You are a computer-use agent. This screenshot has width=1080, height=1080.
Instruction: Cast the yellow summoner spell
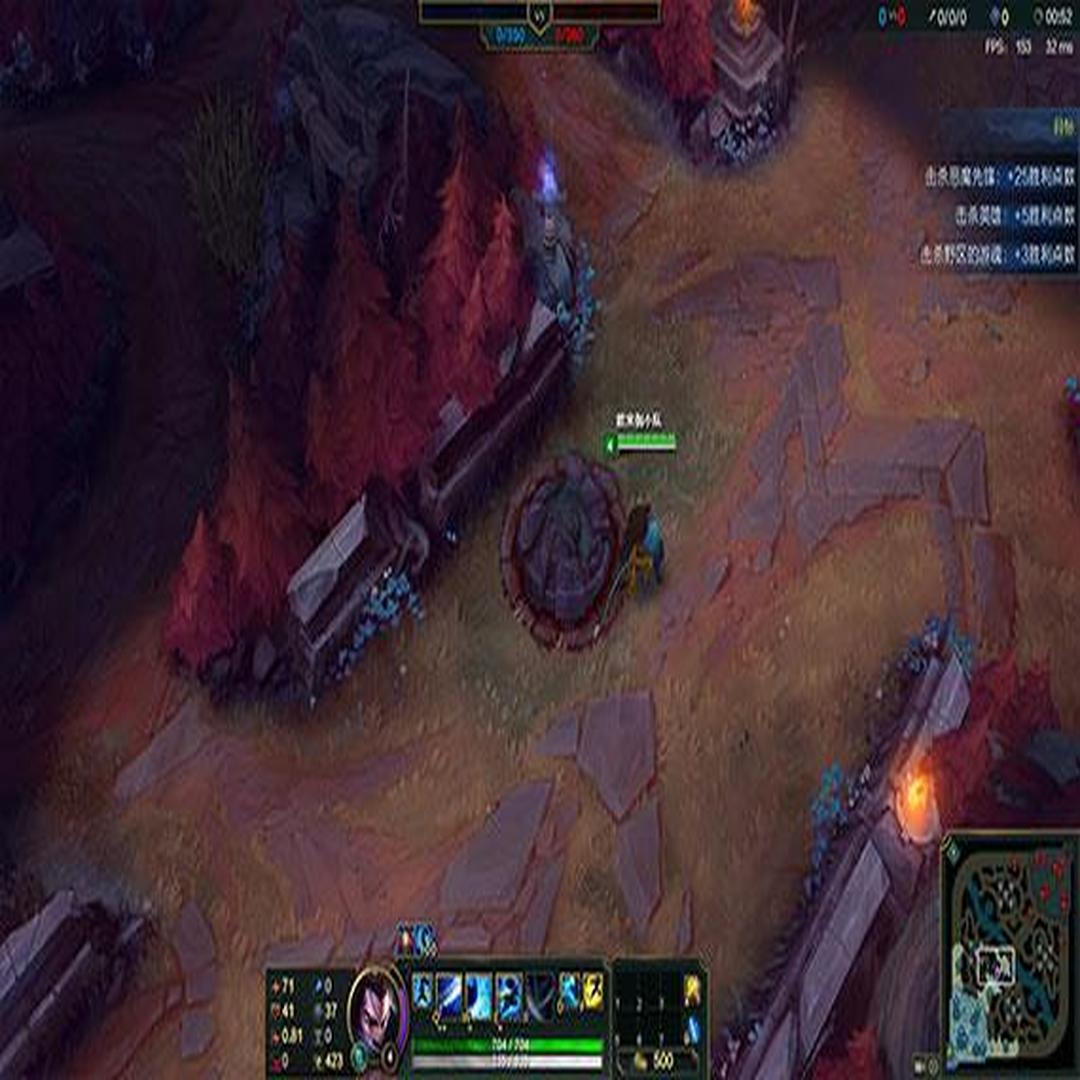point(593,990)
